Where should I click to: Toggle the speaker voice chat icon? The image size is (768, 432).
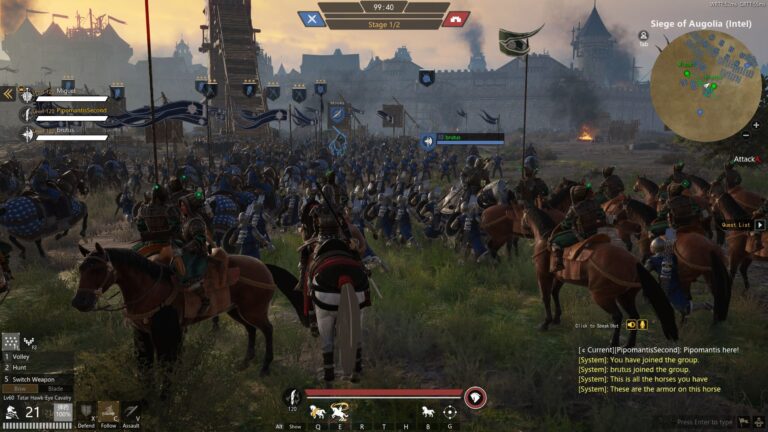click(630, 324)
